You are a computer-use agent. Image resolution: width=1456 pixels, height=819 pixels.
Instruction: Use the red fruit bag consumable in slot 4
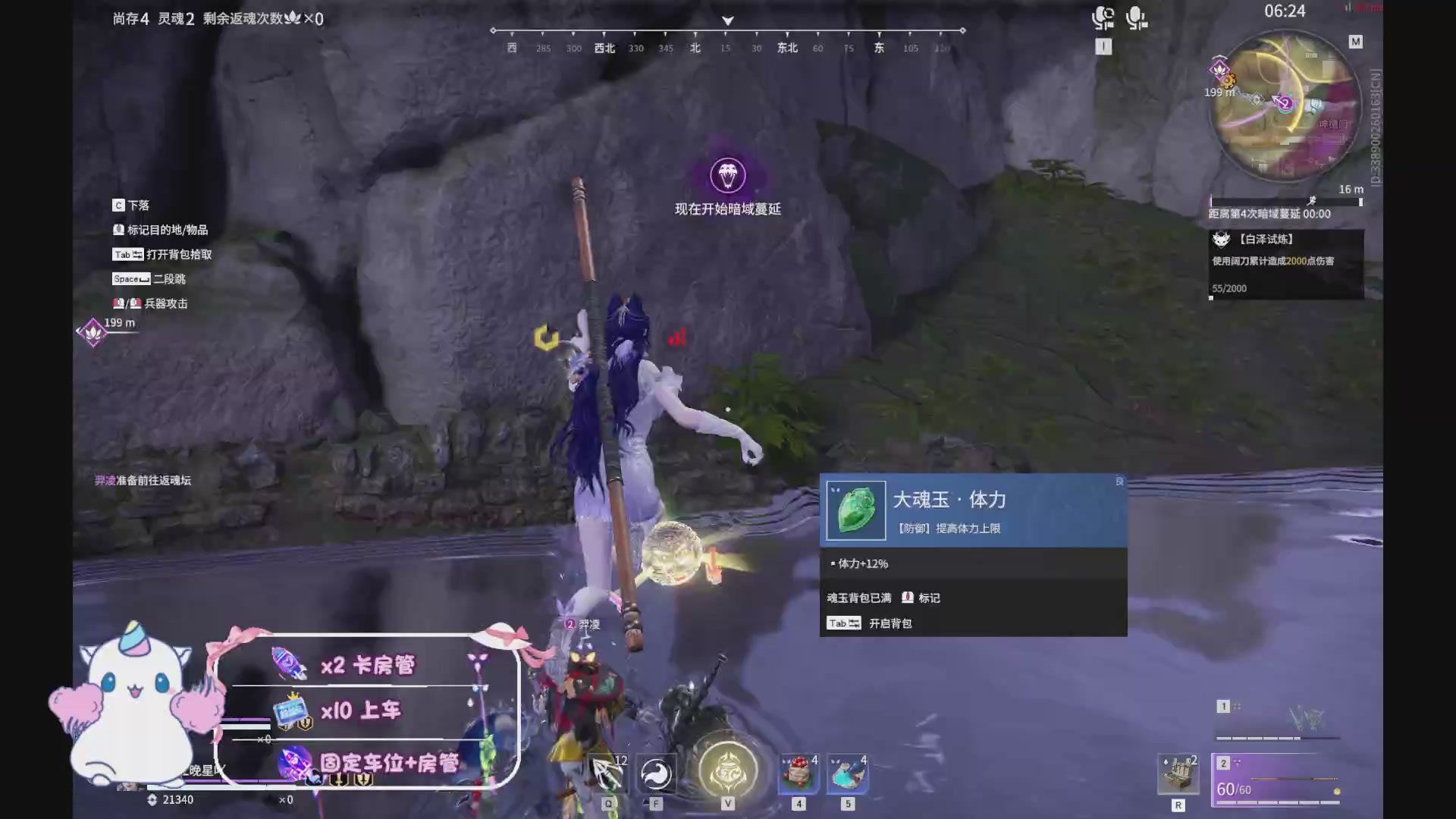tap(797, 772)
